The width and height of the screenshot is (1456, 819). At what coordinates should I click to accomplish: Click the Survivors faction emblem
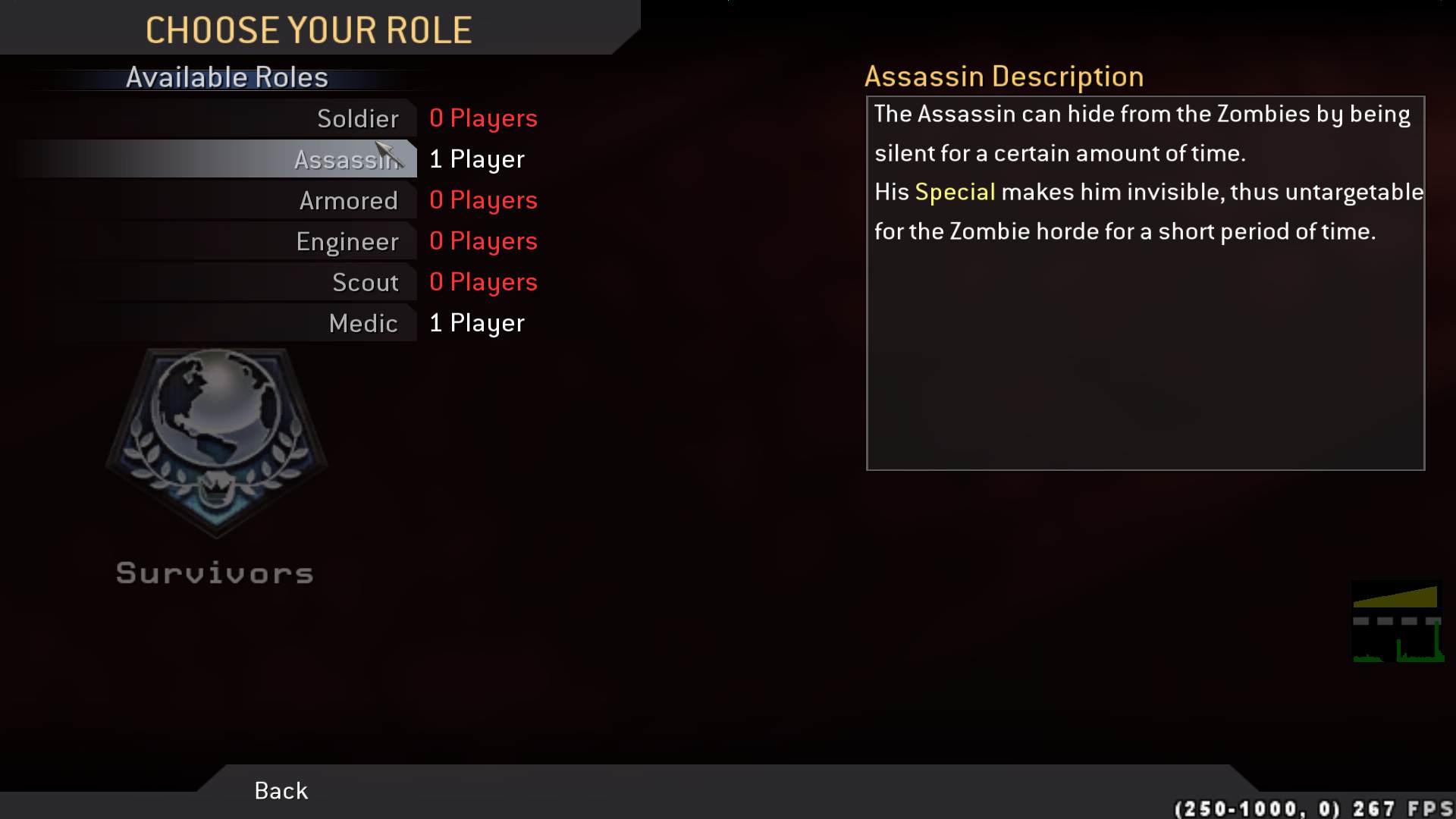(x=216, y=444)
